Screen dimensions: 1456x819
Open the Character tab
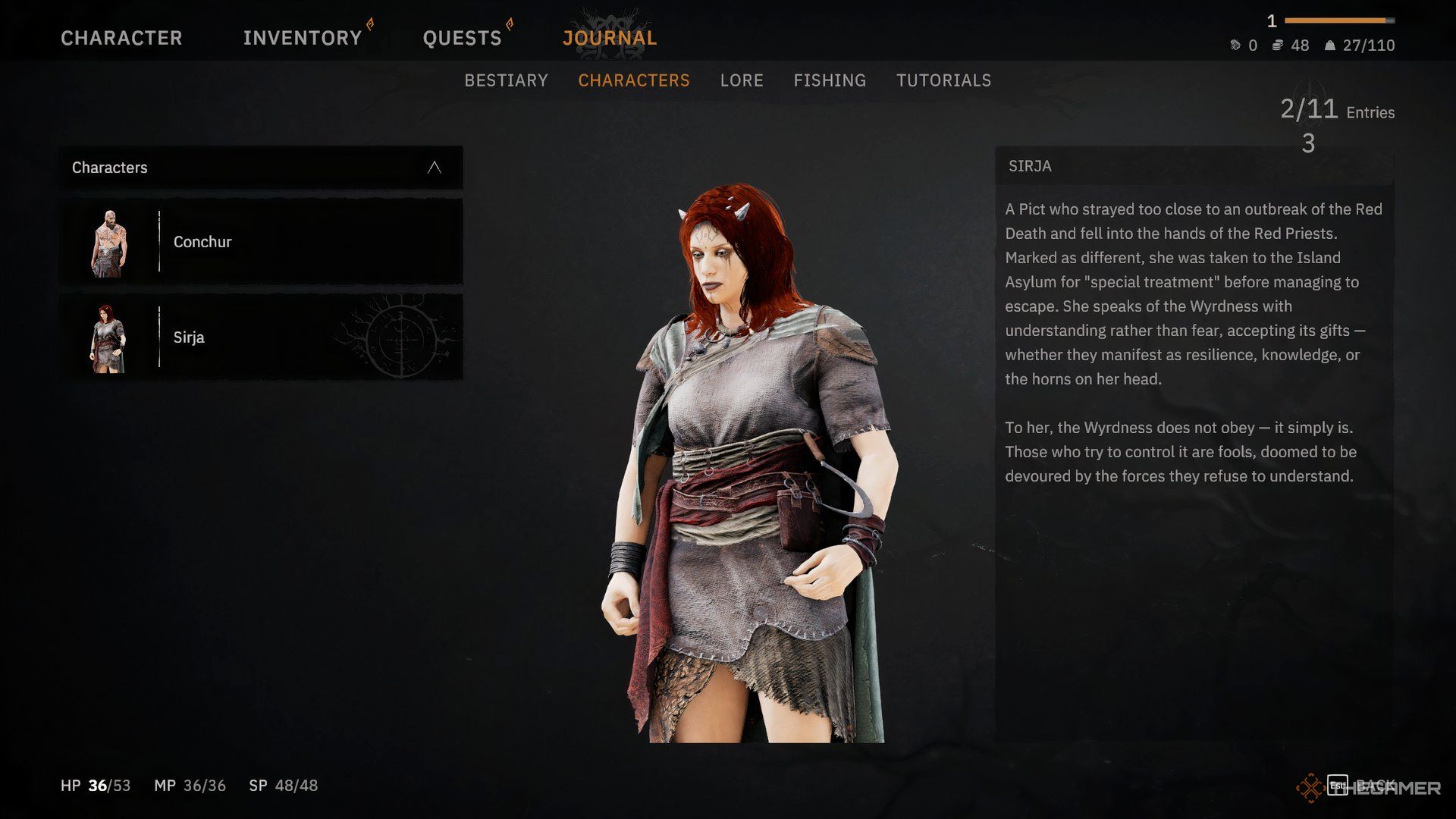coord(121,38)
